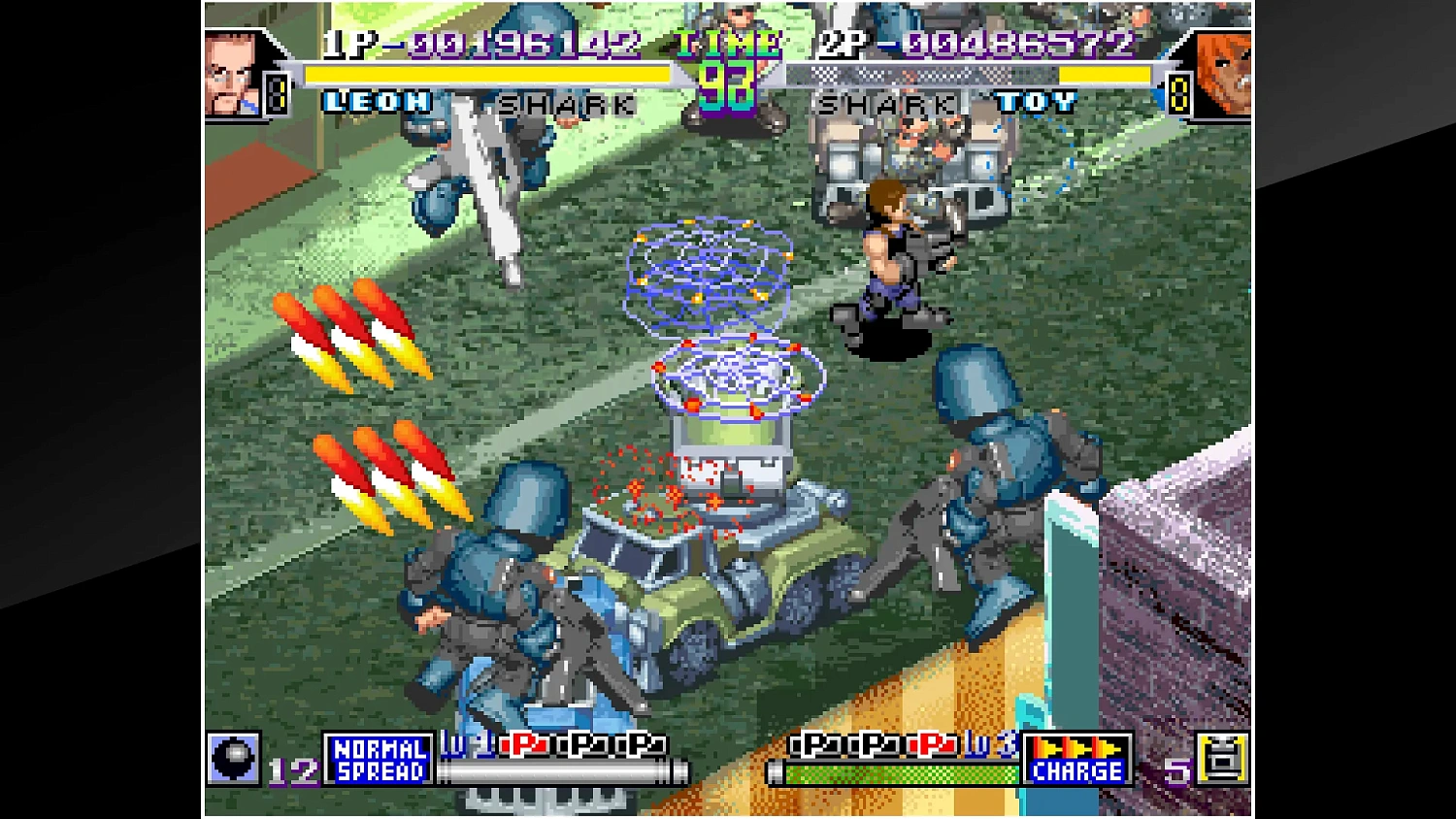The height and width of the screenshot is (819, 1456).
Task: Click the CHARGE missile icons
Action: pos(1077,747)
